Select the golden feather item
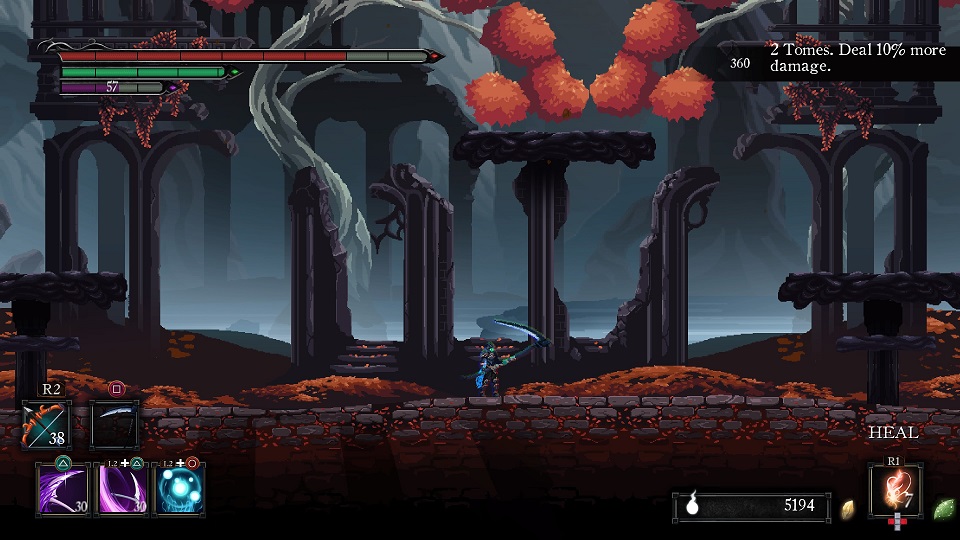The width and height of the screenshot is (960, 540). (848, 507)
